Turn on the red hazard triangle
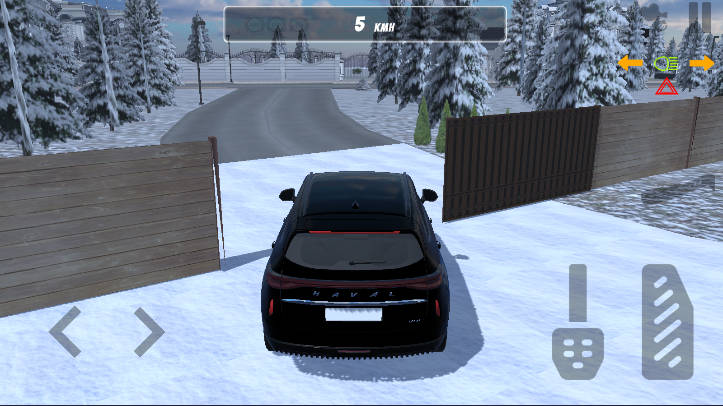 click(666, 87)
